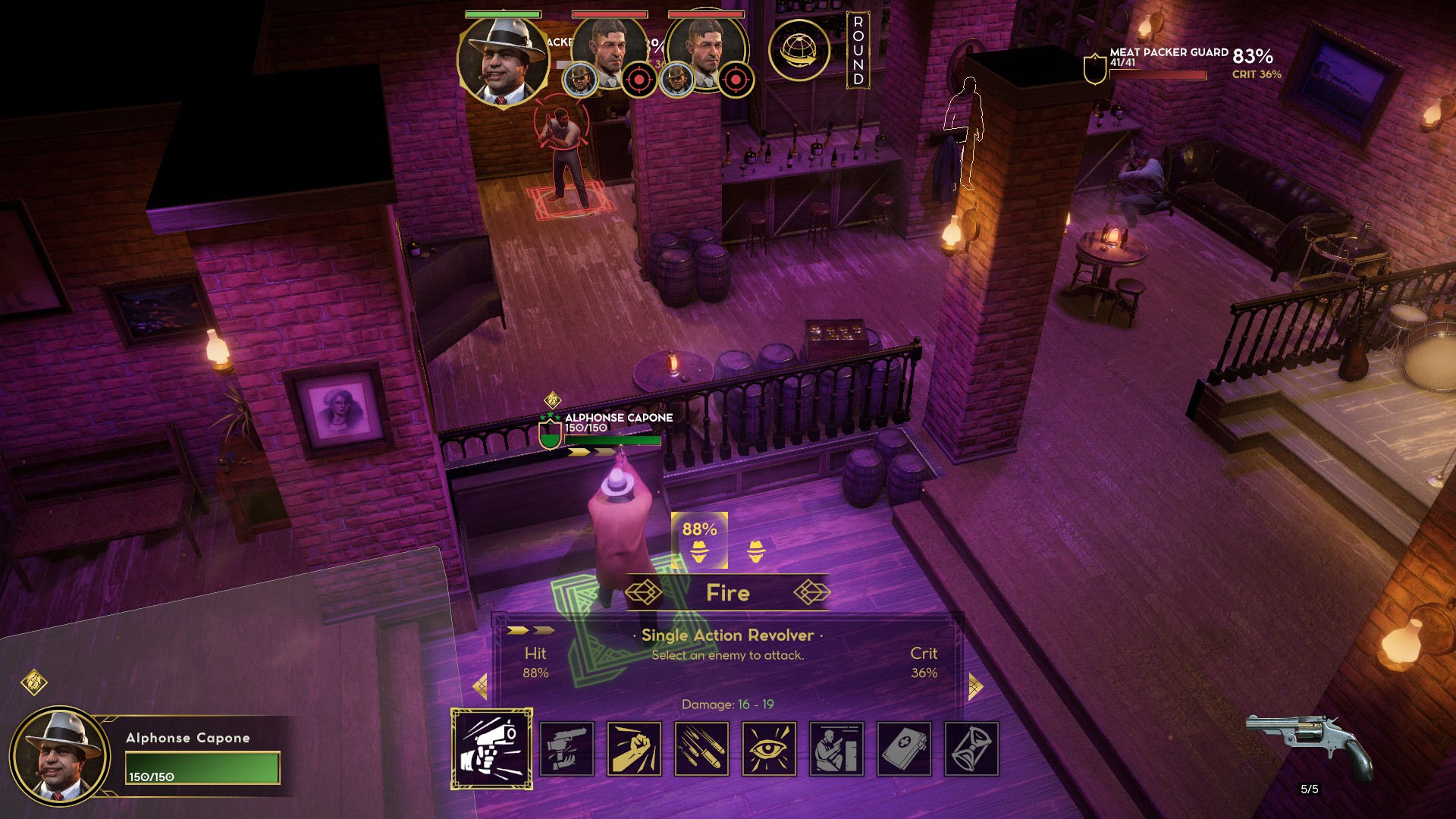This screenshot has height=819, width=1456.
Task: Select Capone's portrait in turn order
Action: (503, 61)
